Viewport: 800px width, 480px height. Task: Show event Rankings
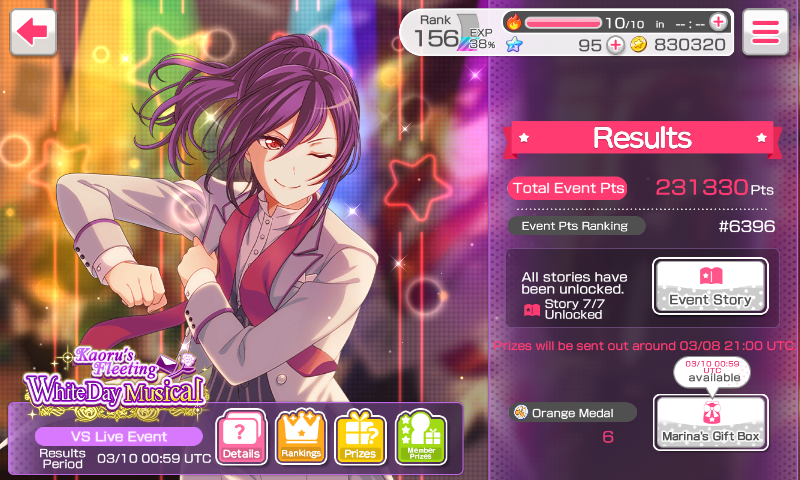coord(301,439)
